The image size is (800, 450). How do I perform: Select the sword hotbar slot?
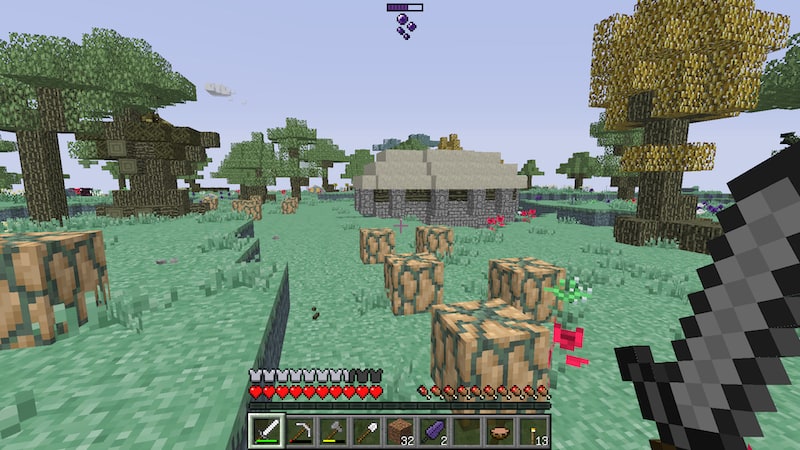click(x=266, y=432)
